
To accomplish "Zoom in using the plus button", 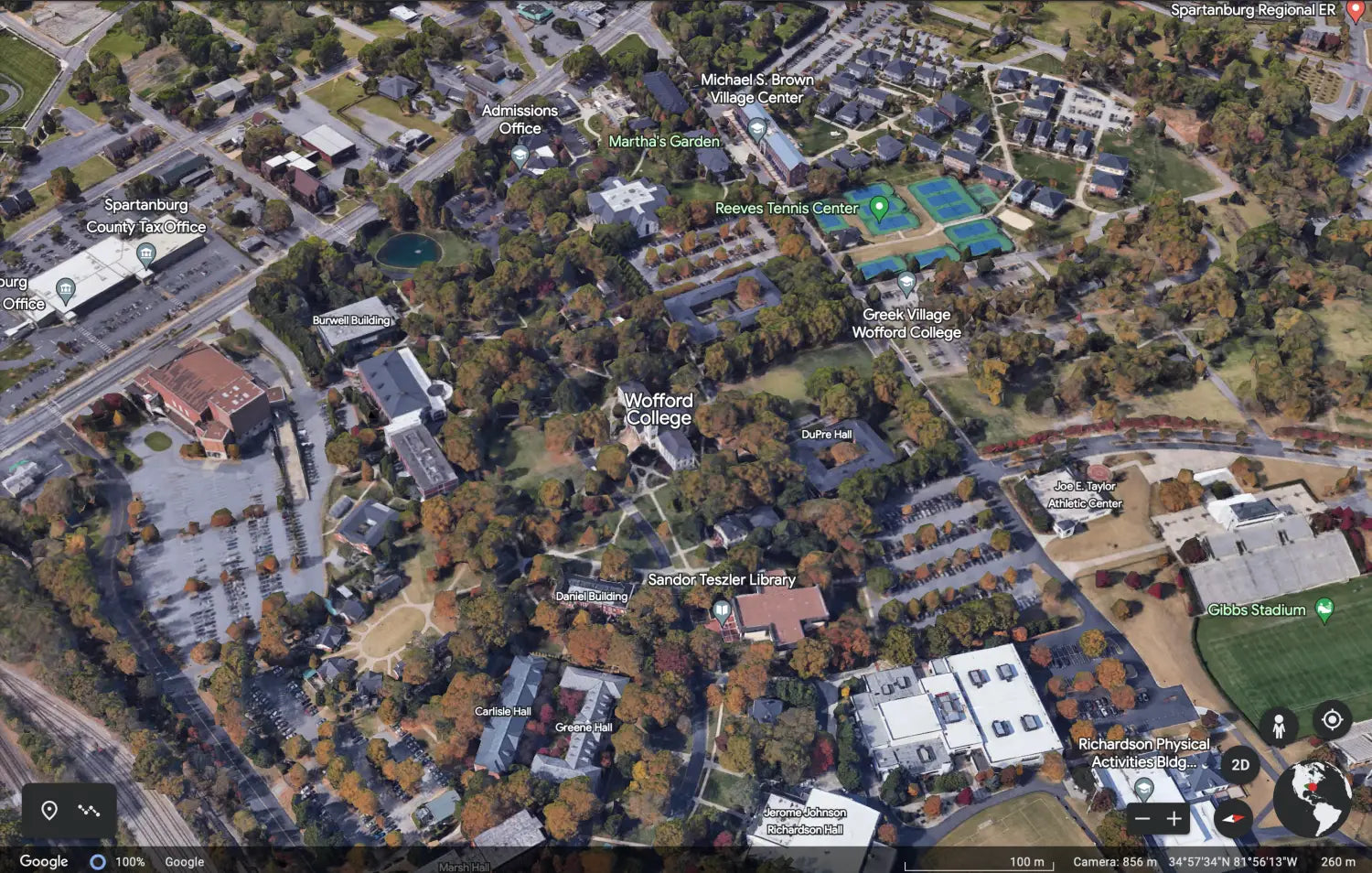I will (1174, 817).
